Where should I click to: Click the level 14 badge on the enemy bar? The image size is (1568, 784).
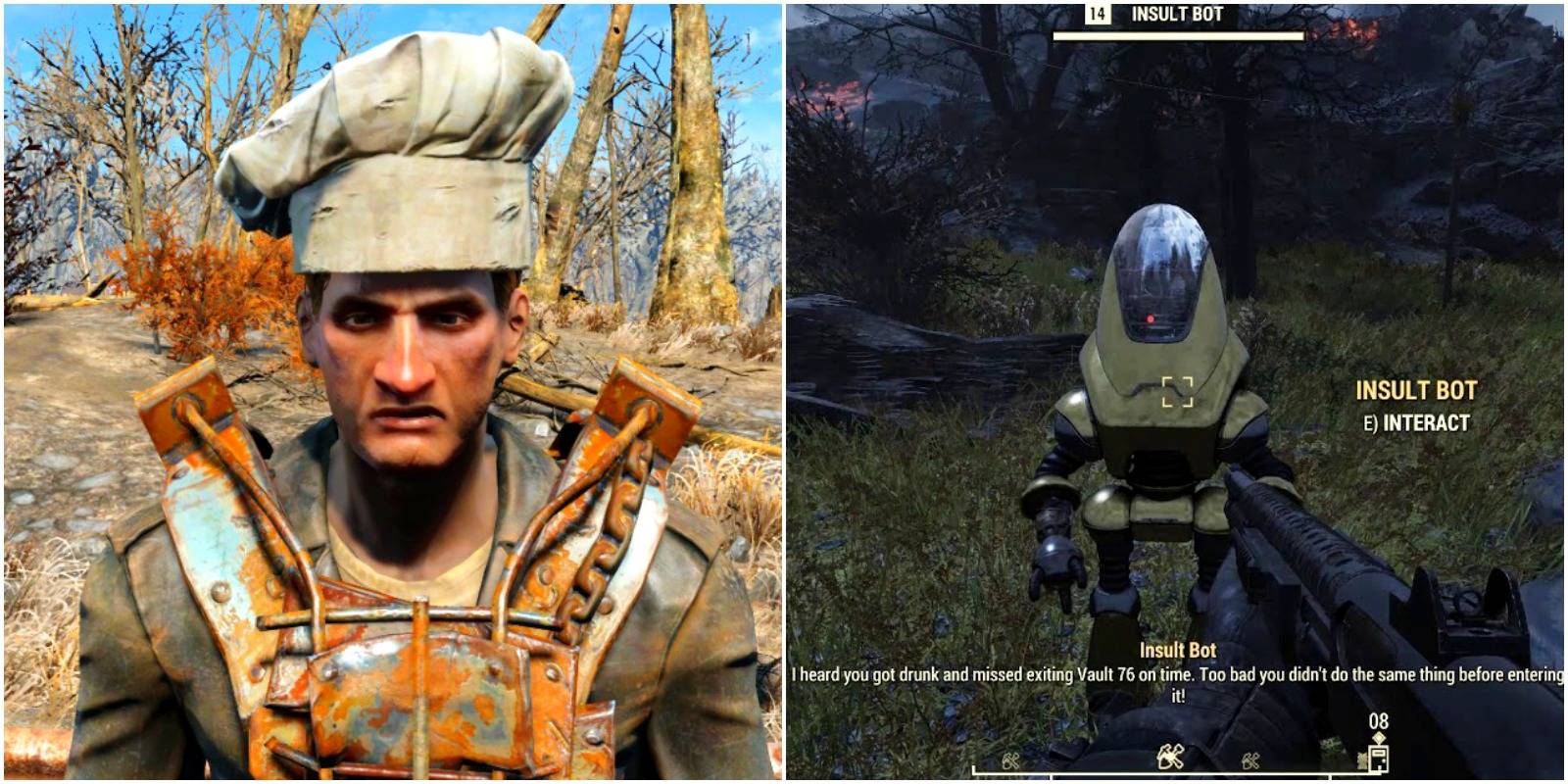pos(1097,14)
